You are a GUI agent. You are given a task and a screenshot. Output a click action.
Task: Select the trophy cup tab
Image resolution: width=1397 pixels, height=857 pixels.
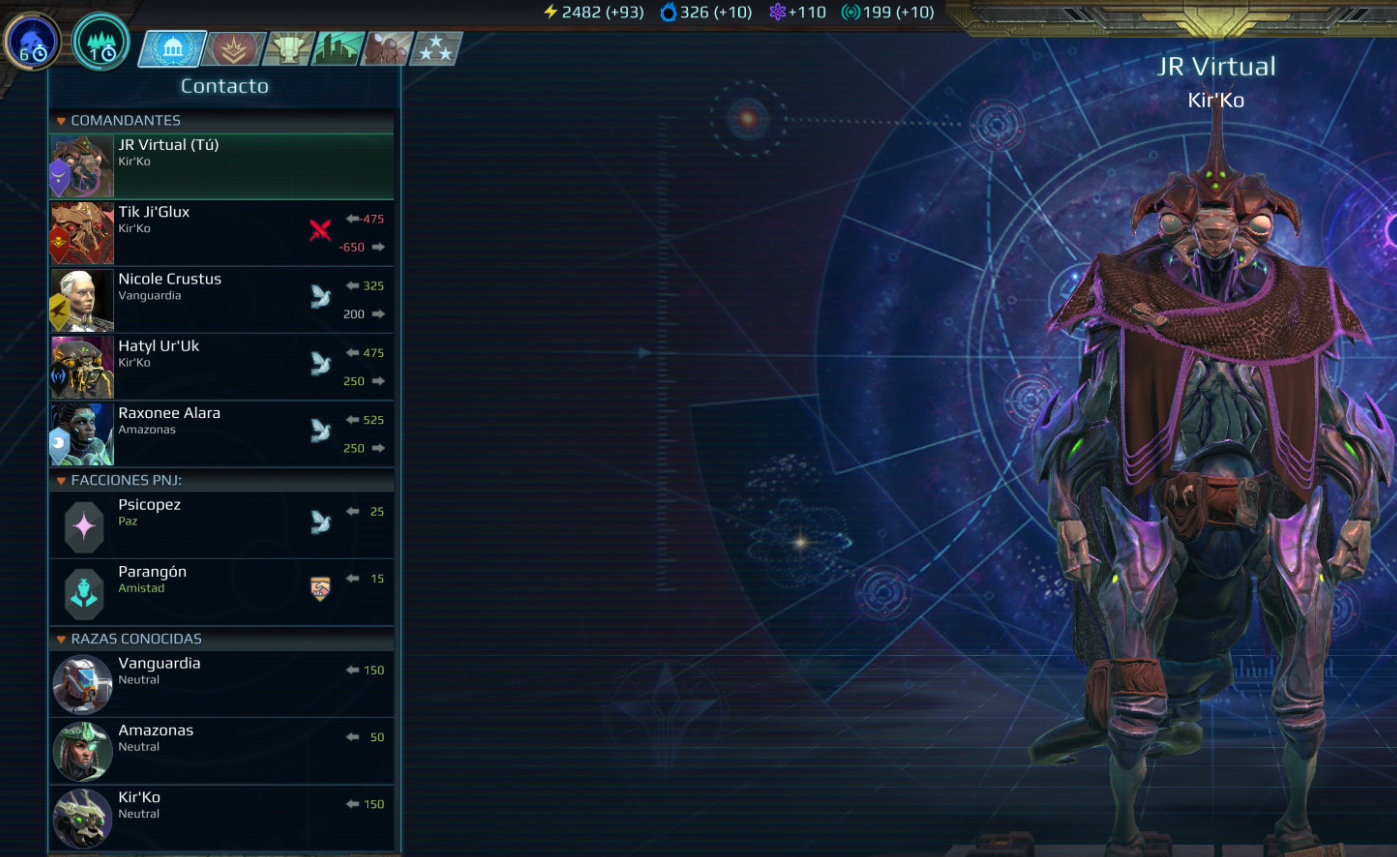coord(287,48)
